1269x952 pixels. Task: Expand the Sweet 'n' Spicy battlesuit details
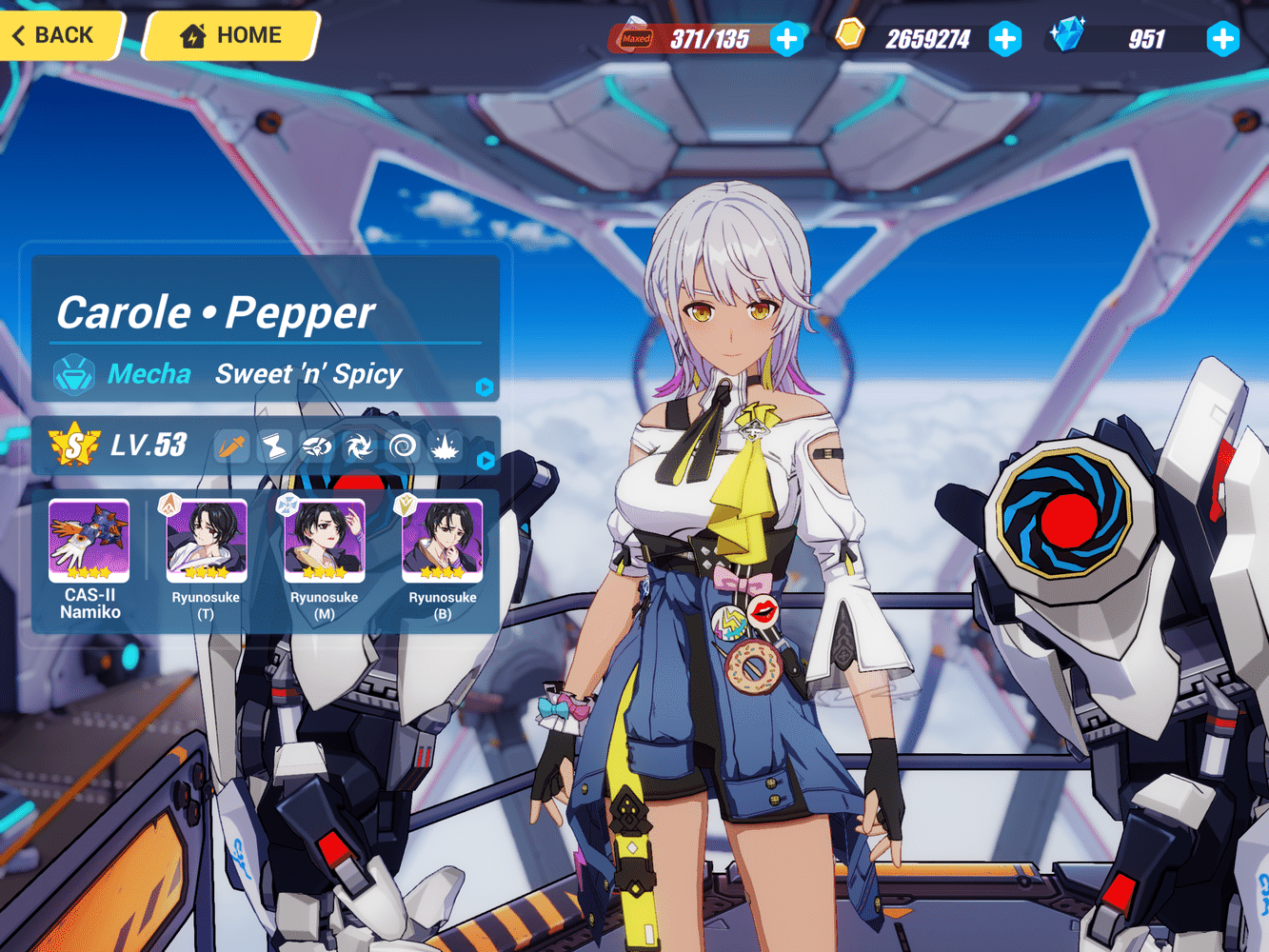click(485, 387)
